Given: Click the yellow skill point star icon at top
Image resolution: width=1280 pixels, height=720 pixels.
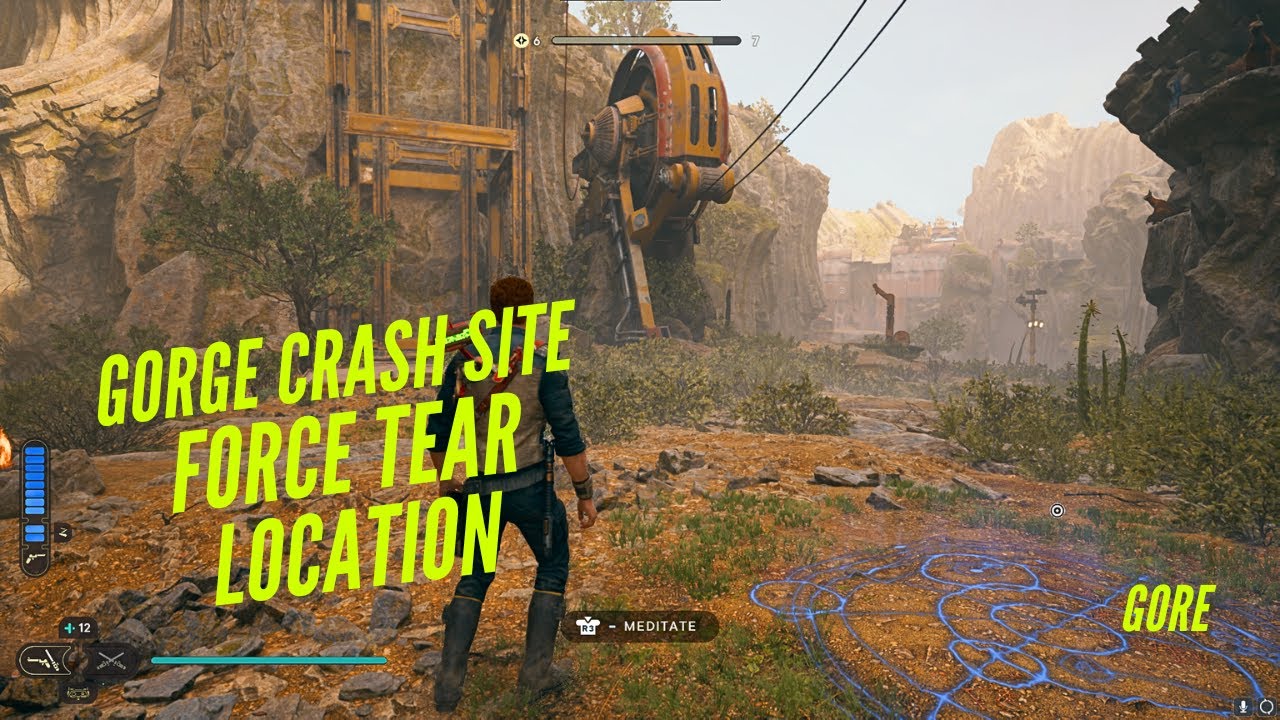Looking at the screenshot, I should click(x=521, y=41).
